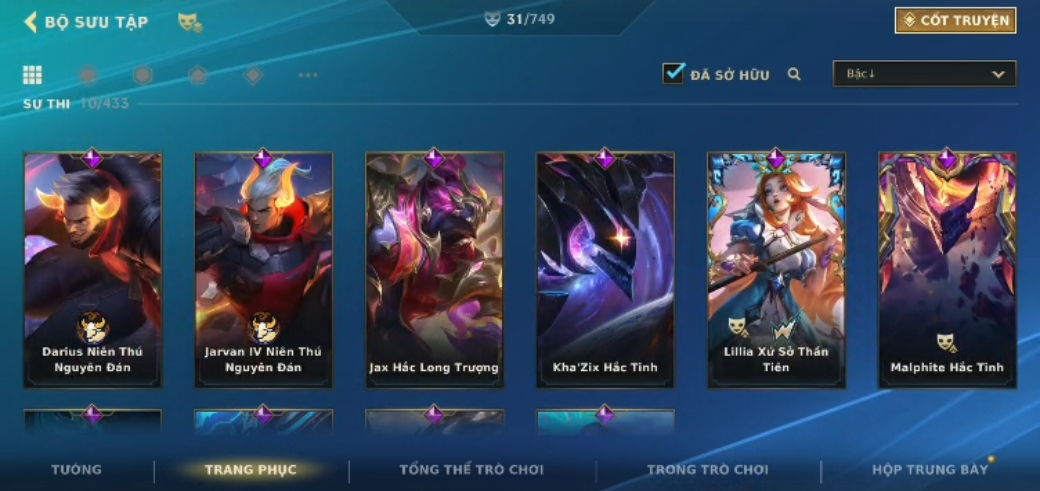The image size is (1040, 491).
Task: Open the Kha'Zix Hắc Tinh skin card
Action: pyautogui.click(x=605, y=270)
